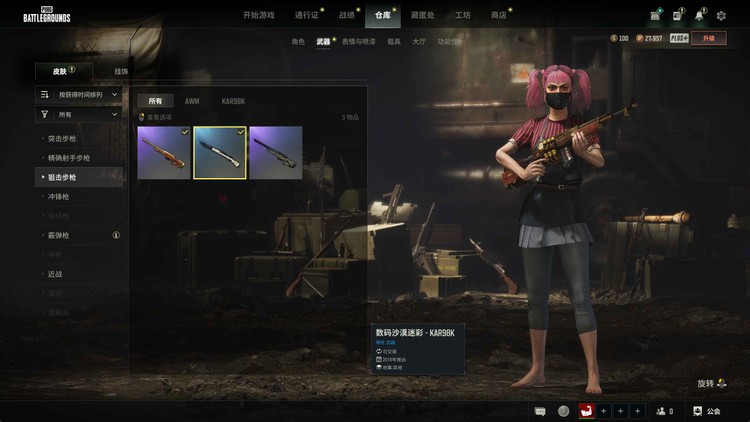Filter skins by the KAR98K tab
The image size is (750, 422).
click(x=233, y=101)
